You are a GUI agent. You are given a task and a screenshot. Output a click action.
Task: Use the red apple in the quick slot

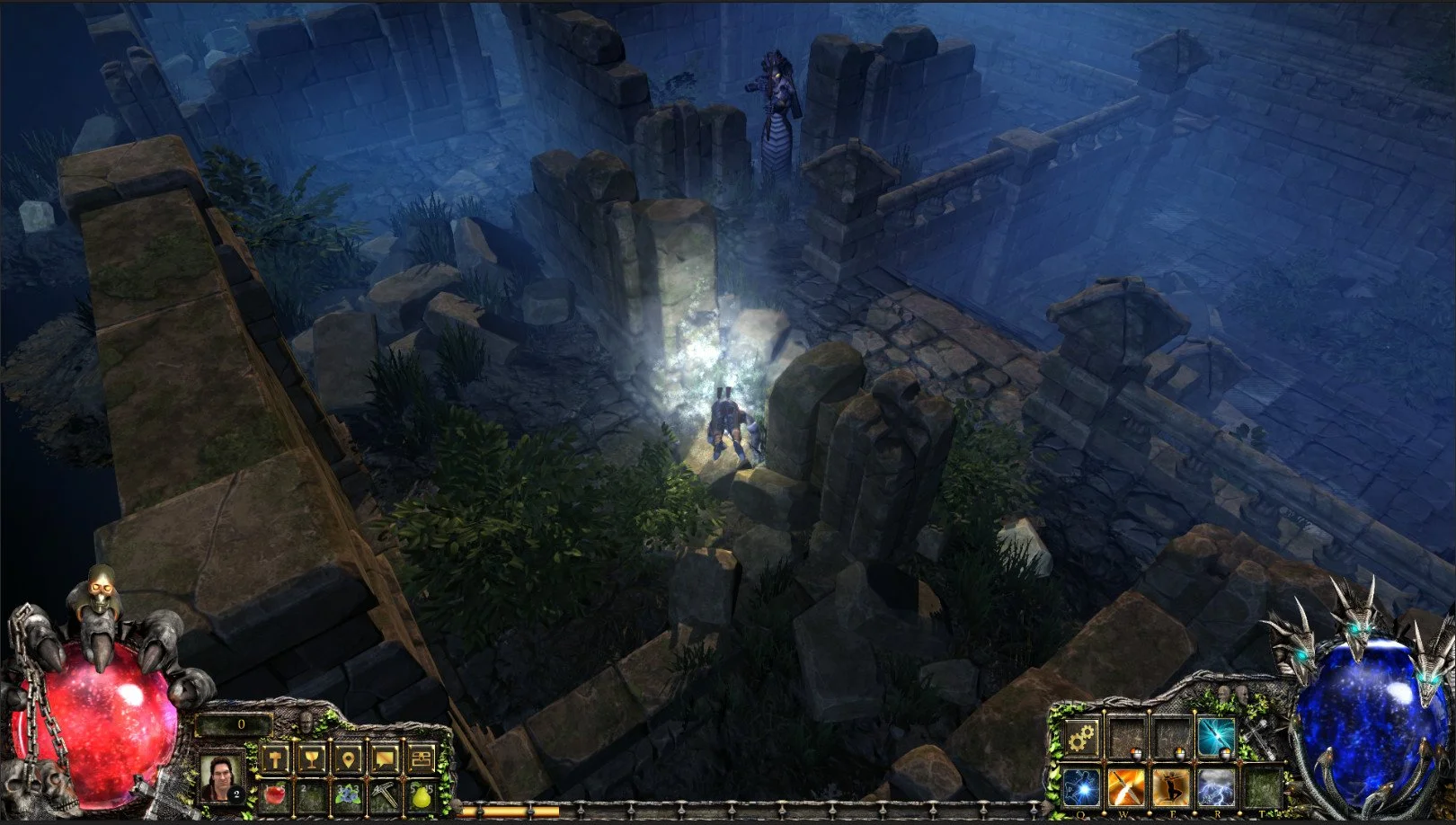(275, 794)
